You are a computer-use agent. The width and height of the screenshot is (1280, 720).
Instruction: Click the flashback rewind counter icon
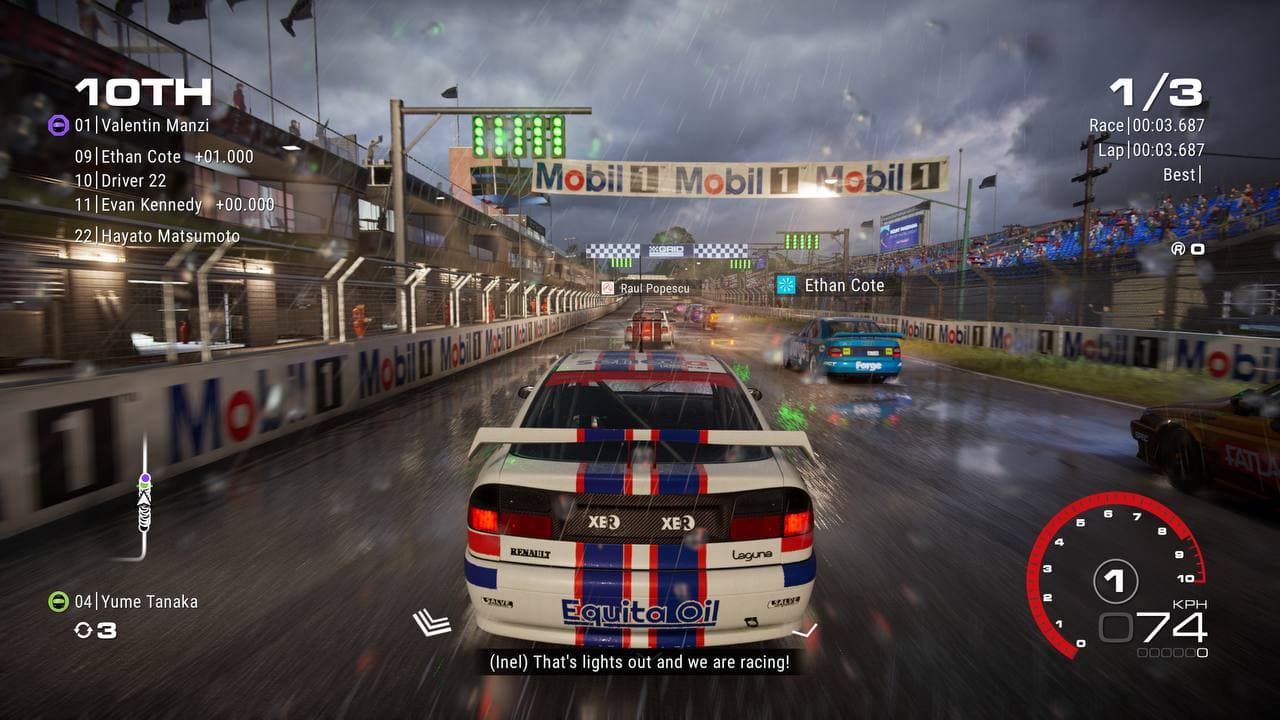coord(83,630)
